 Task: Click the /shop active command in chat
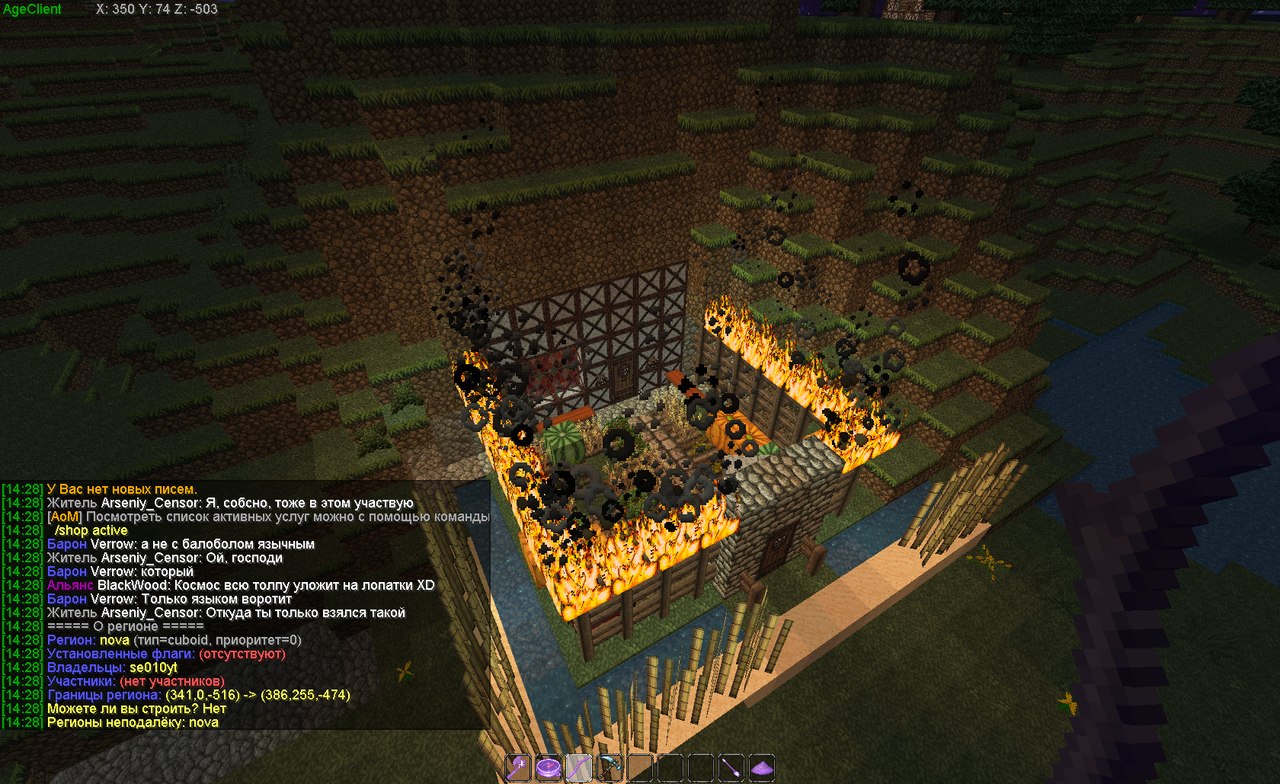point(91,530)
